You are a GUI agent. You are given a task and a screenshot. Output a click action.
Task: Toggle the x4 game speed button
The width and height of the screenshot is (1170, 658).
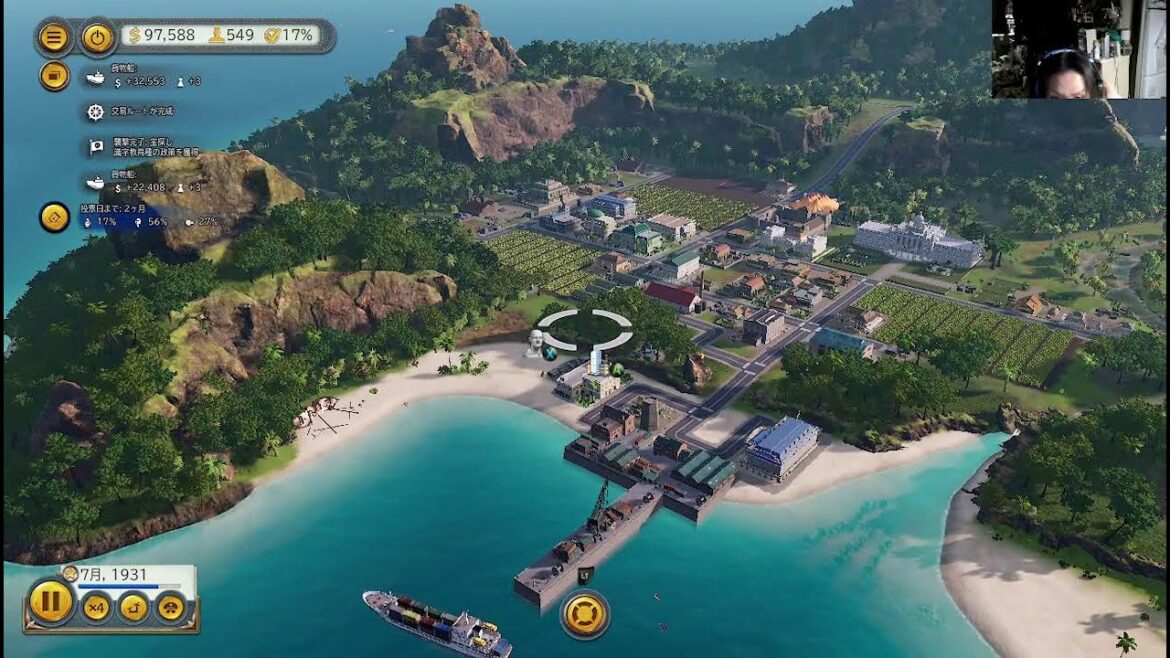[x=96, y=606]
